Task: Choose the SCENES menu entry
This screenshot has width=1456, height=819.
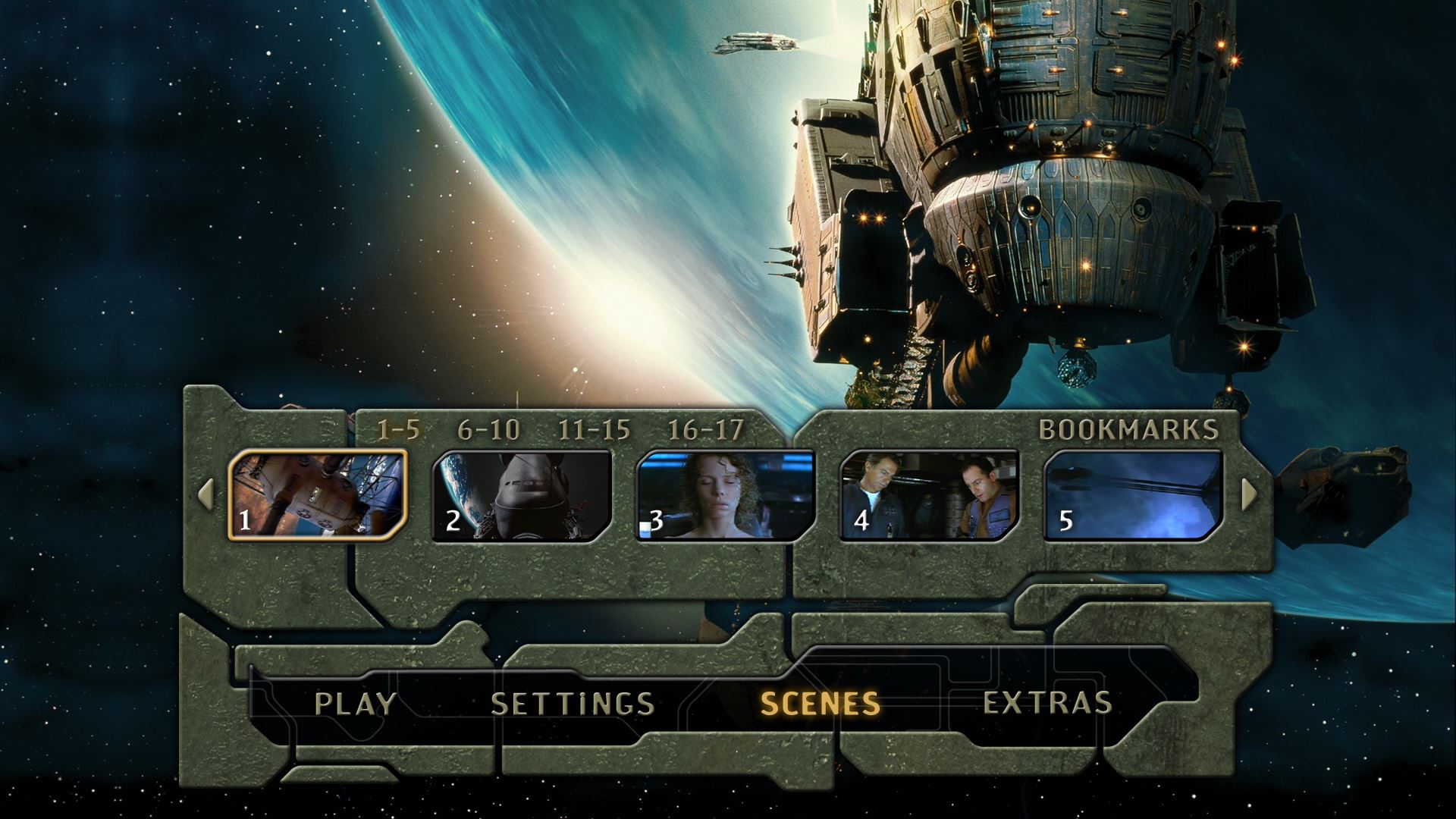Action: coord(820,704)
